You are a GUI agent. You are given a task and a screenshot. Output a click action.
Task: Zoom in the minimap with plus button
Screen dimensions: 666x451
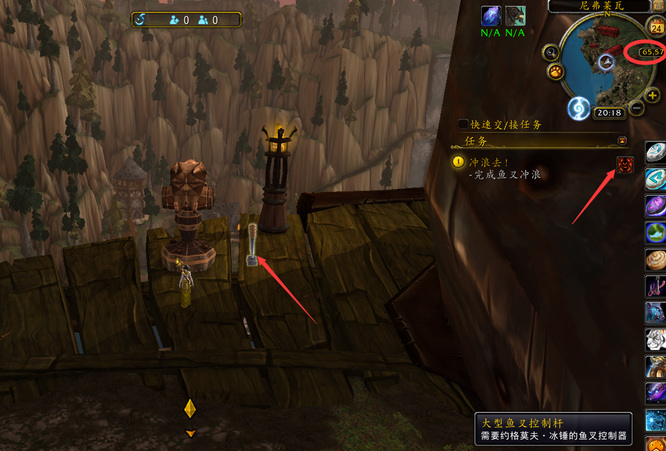click(651, 95)
